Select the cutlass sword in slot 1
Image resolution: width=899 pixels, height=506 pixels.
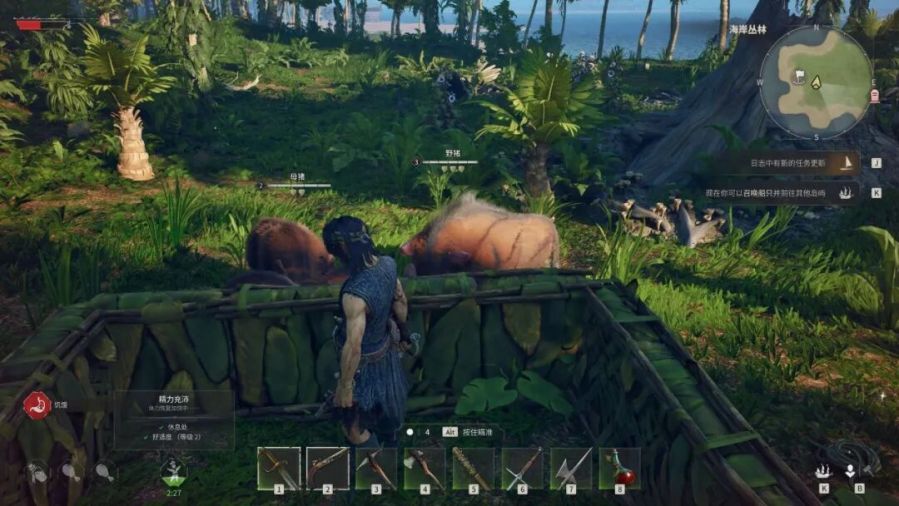pos(279,468)
